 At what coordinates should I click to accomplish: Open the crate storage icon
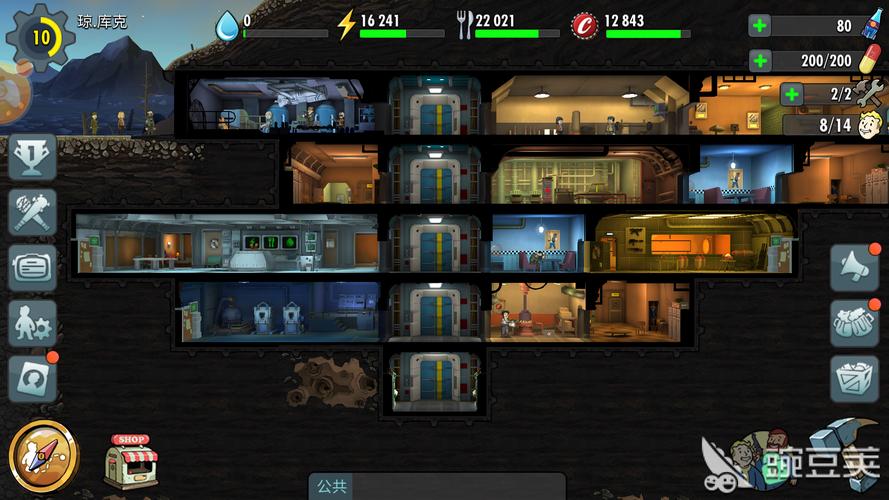coord(855,379)
